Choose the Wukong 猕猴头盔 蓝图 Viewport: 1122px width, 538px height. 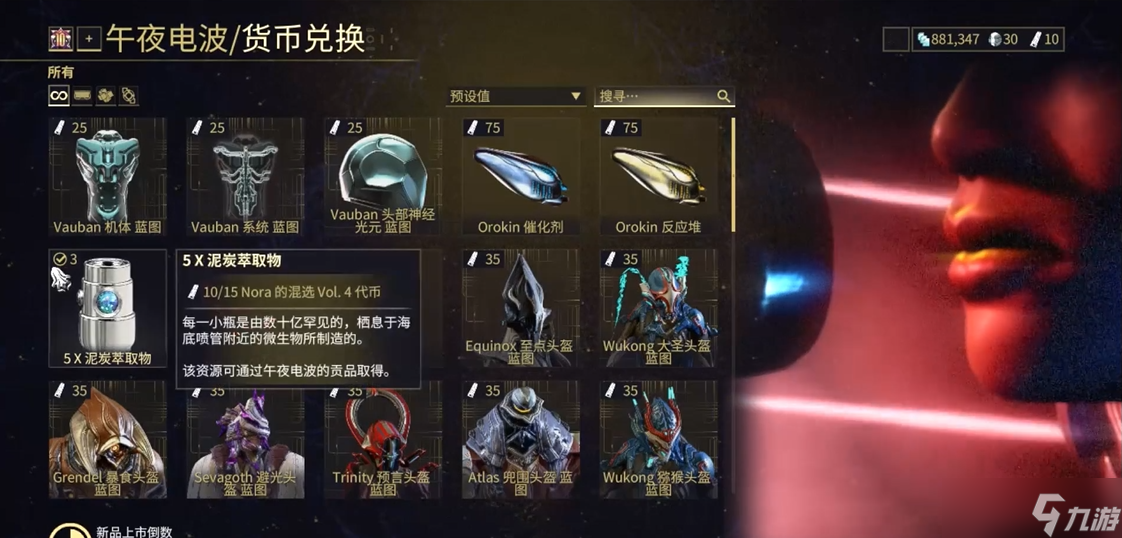coord(659,438)
